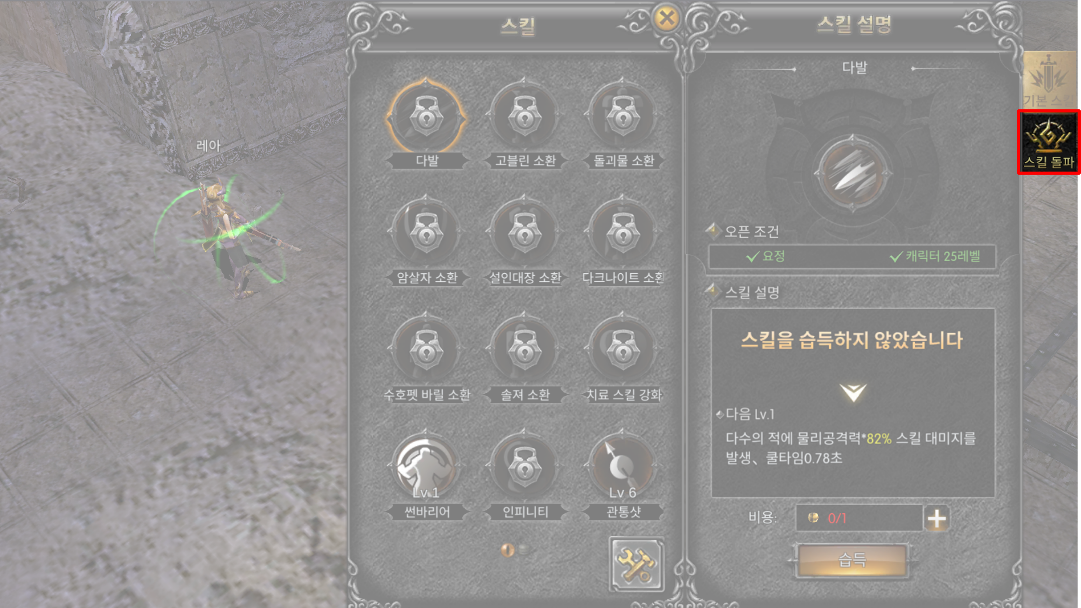Image resolution: width=1081 pixels, height=608 pixels.
Task: Choose the 다크나이트 소환 skill
Action: [623, 234]
